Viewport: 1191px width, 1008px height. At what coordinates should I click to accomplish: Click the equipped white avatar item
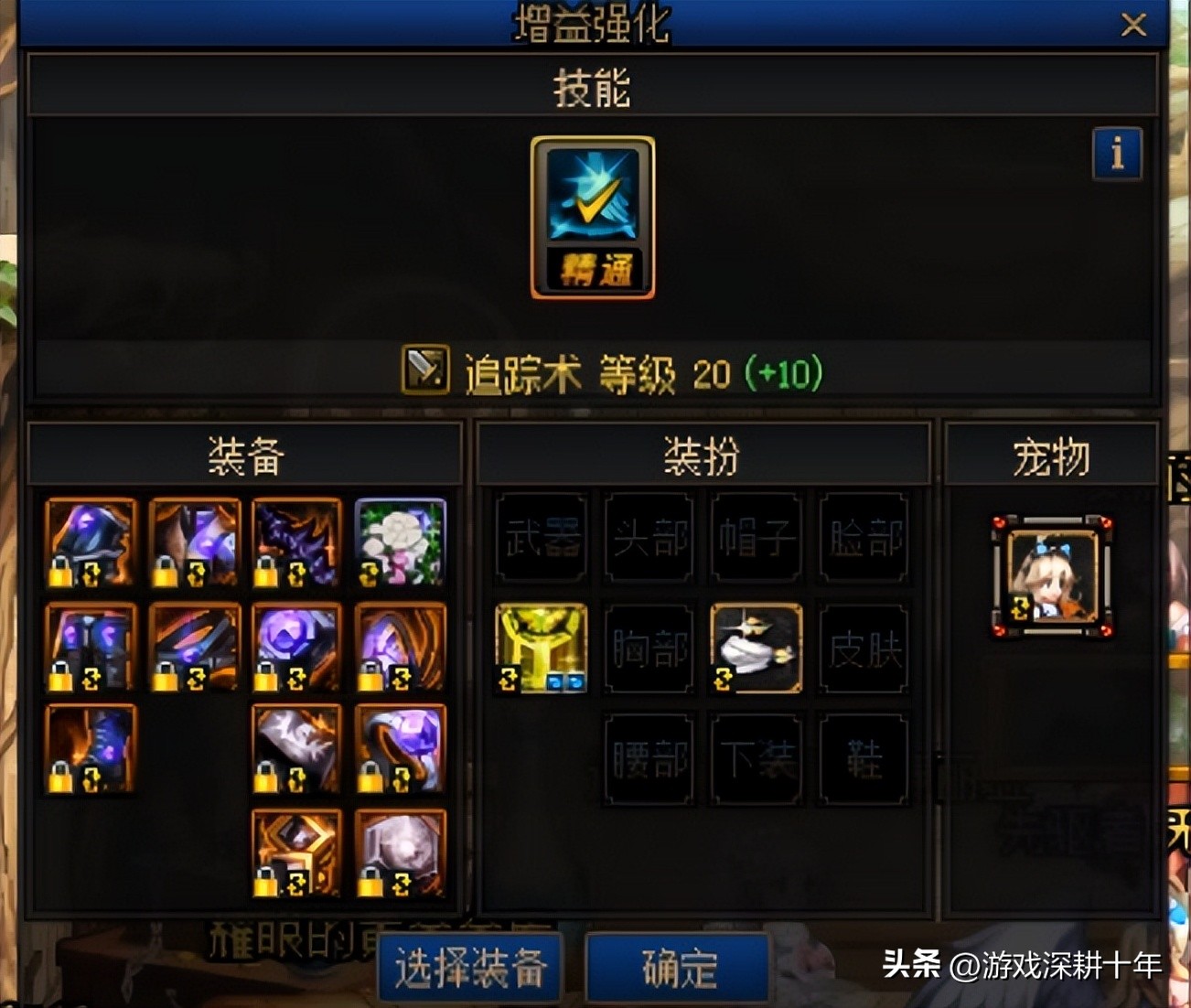pyautogui.click(x=755, y=649)
